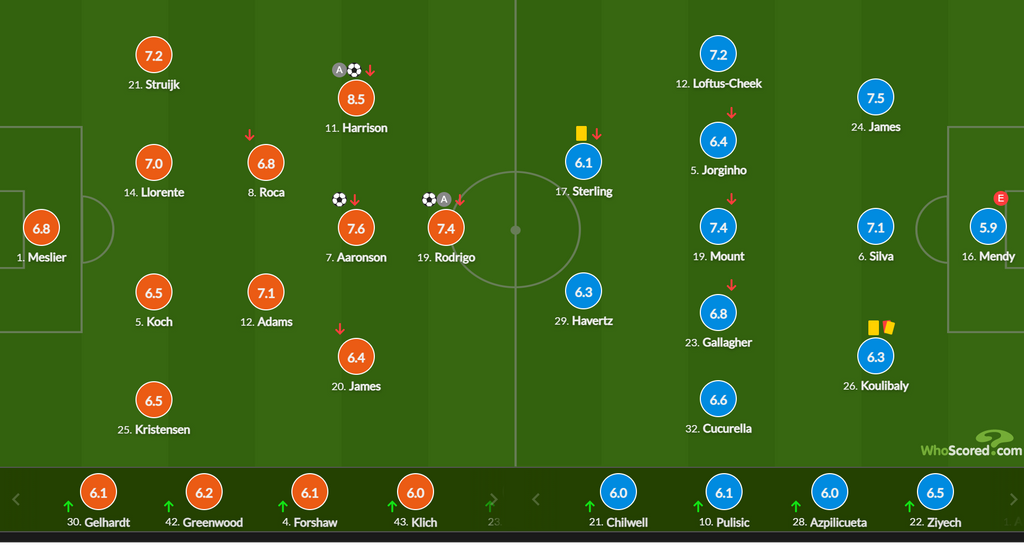1024x547 pixels.
Task: Open substitute Ziyech's 6.5 rating
Action: [x=935, y=493]
